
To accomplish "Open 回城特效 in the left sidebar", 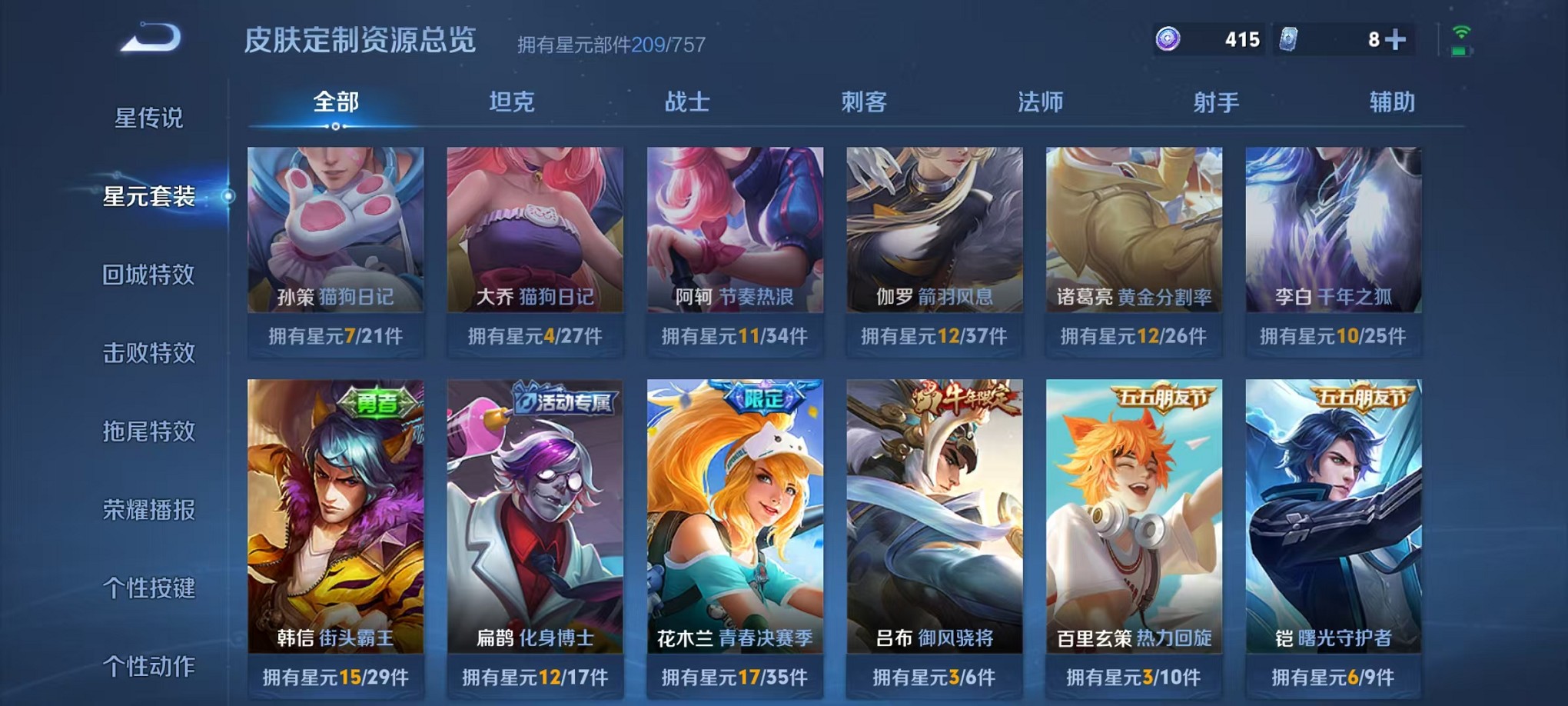I will pyautogui.click(x=148, y=275).
